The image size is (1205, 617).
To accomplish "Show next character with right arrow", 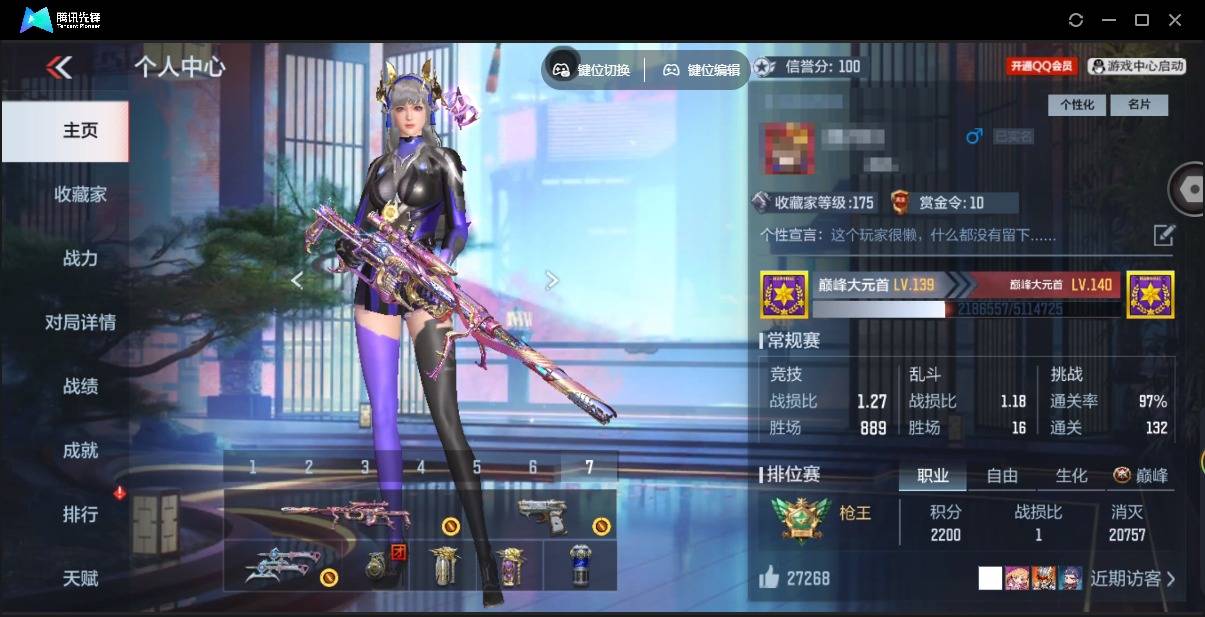I will click(x=552, y=281).
